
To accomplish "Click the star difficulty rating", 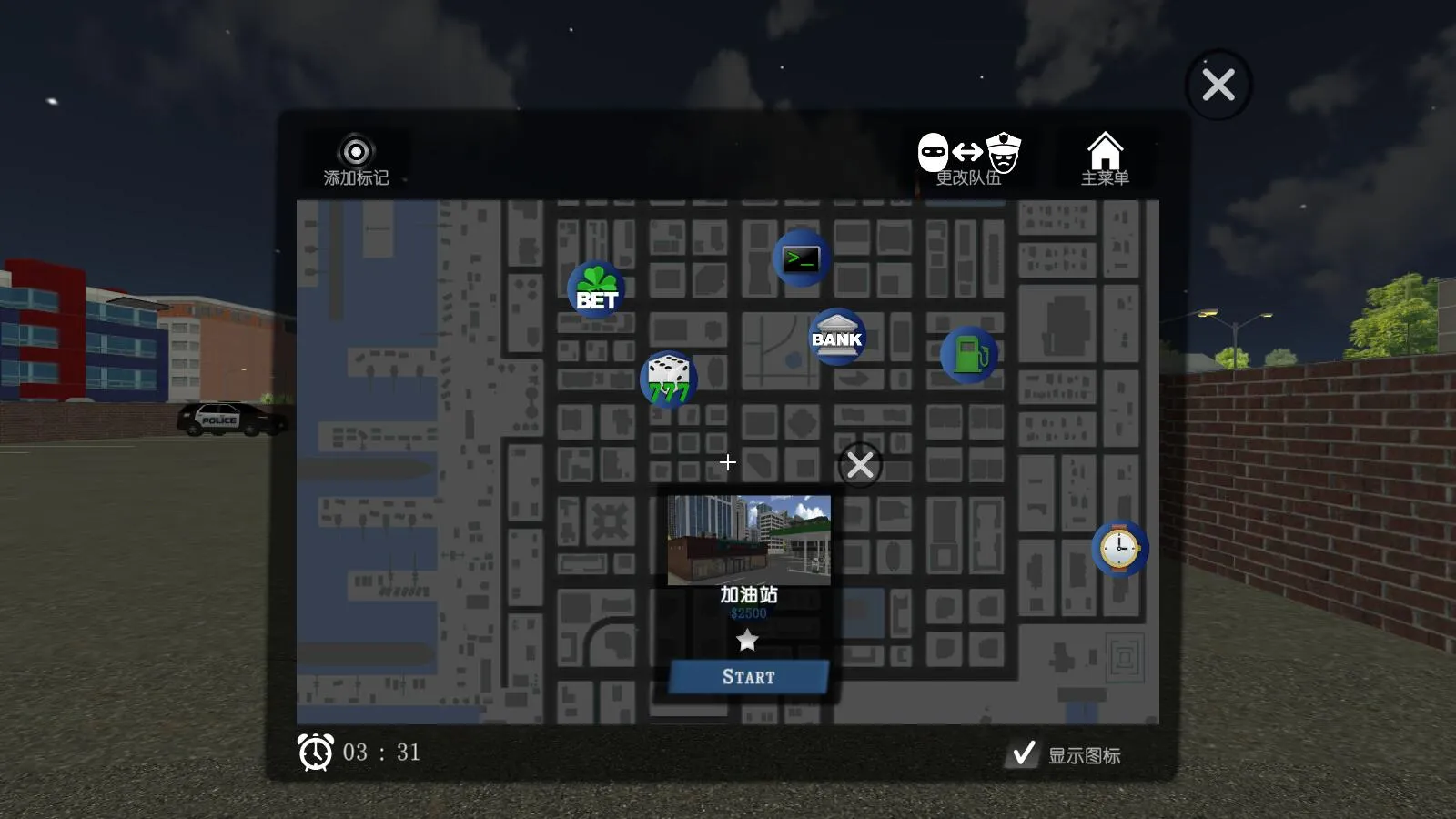I will (x=748, y=640).
